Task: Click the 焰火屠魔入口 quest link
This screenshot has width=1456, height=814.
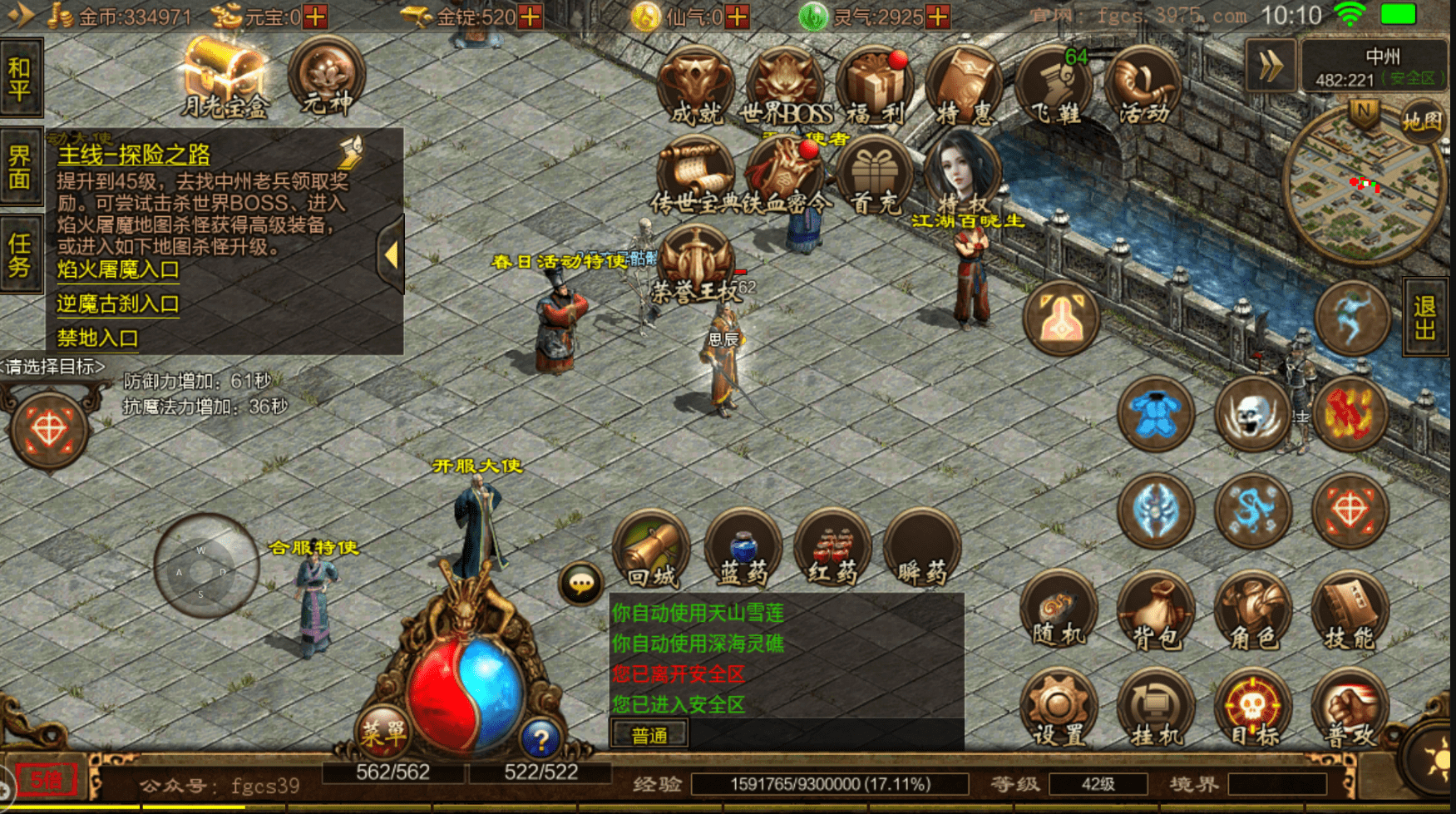Action: point(118,269)
